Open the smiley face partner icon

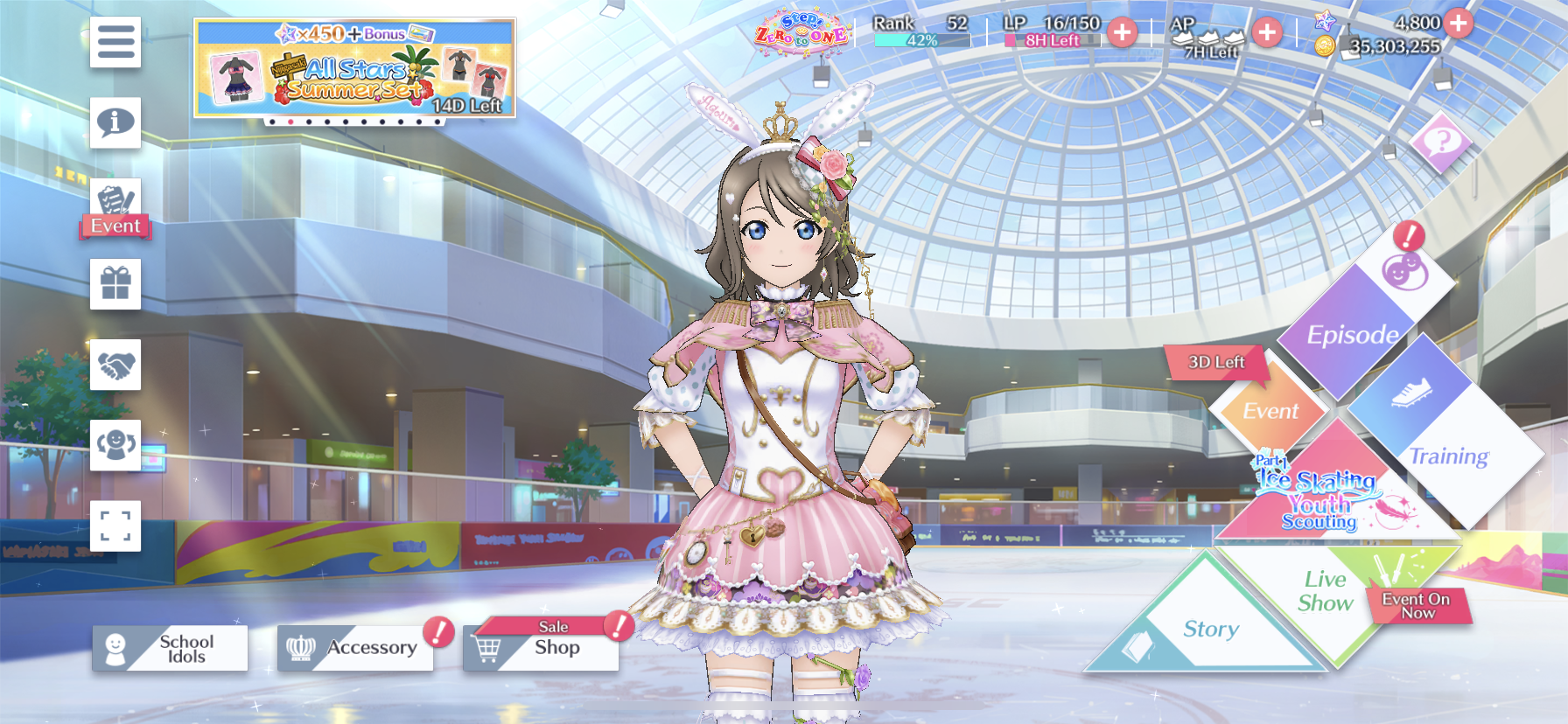(x=115, y=445)
